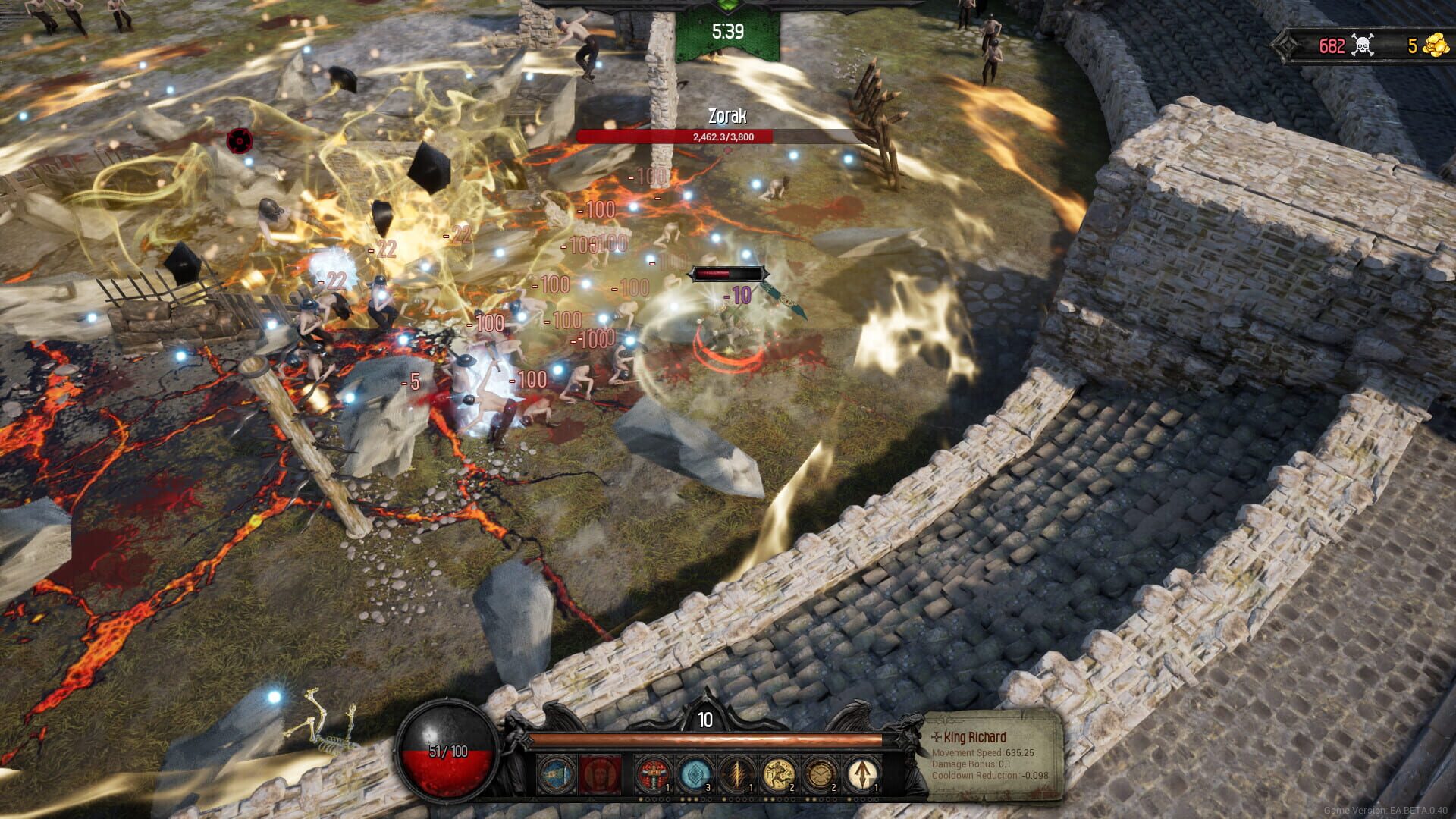Click the gold coins icon showing 5
The width and height of the screenshot is (1456, 819).
click(x=1436, y=44)
